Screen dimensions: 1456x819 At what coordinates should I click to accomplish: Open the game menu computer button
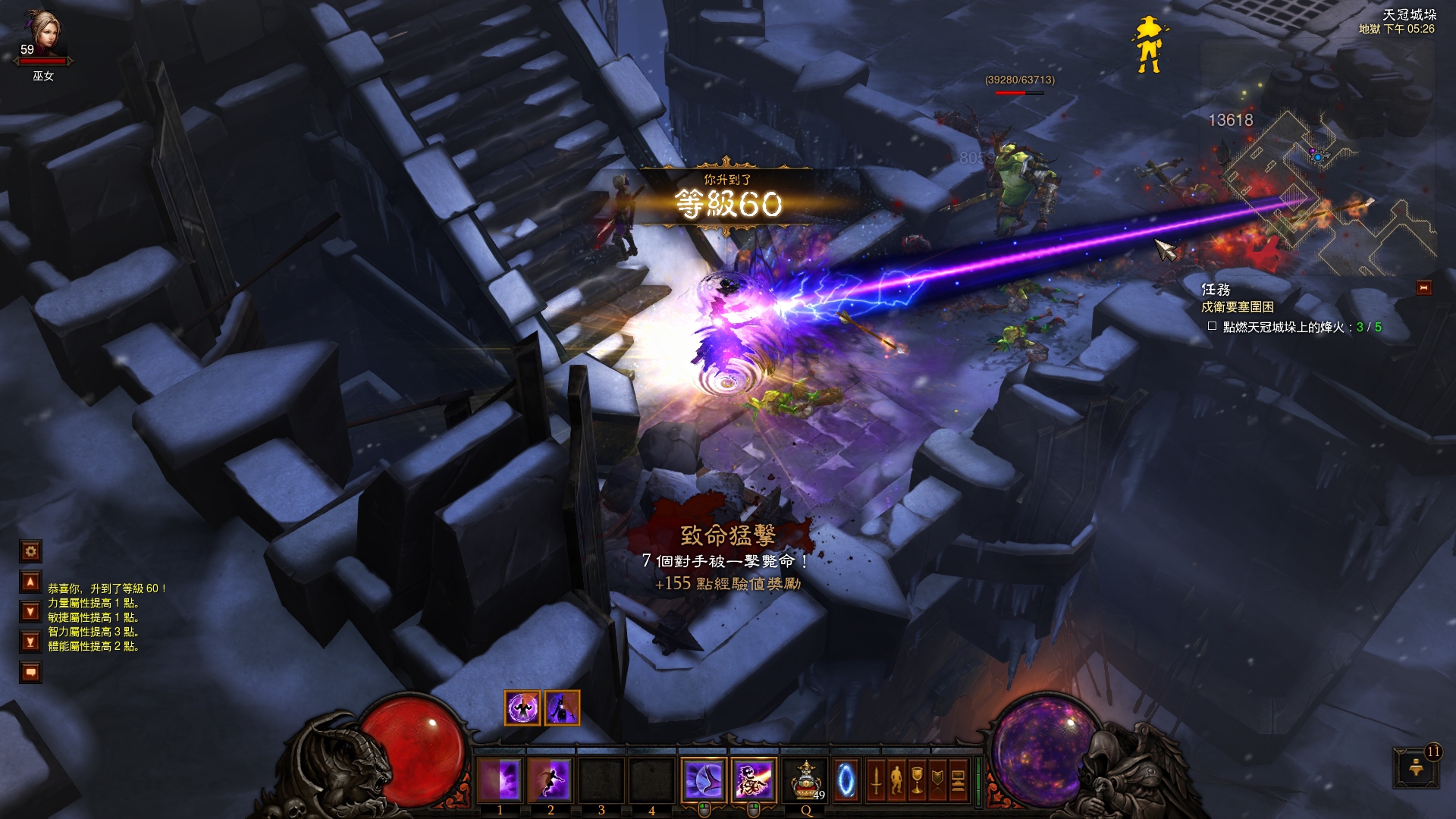(958, 780)
